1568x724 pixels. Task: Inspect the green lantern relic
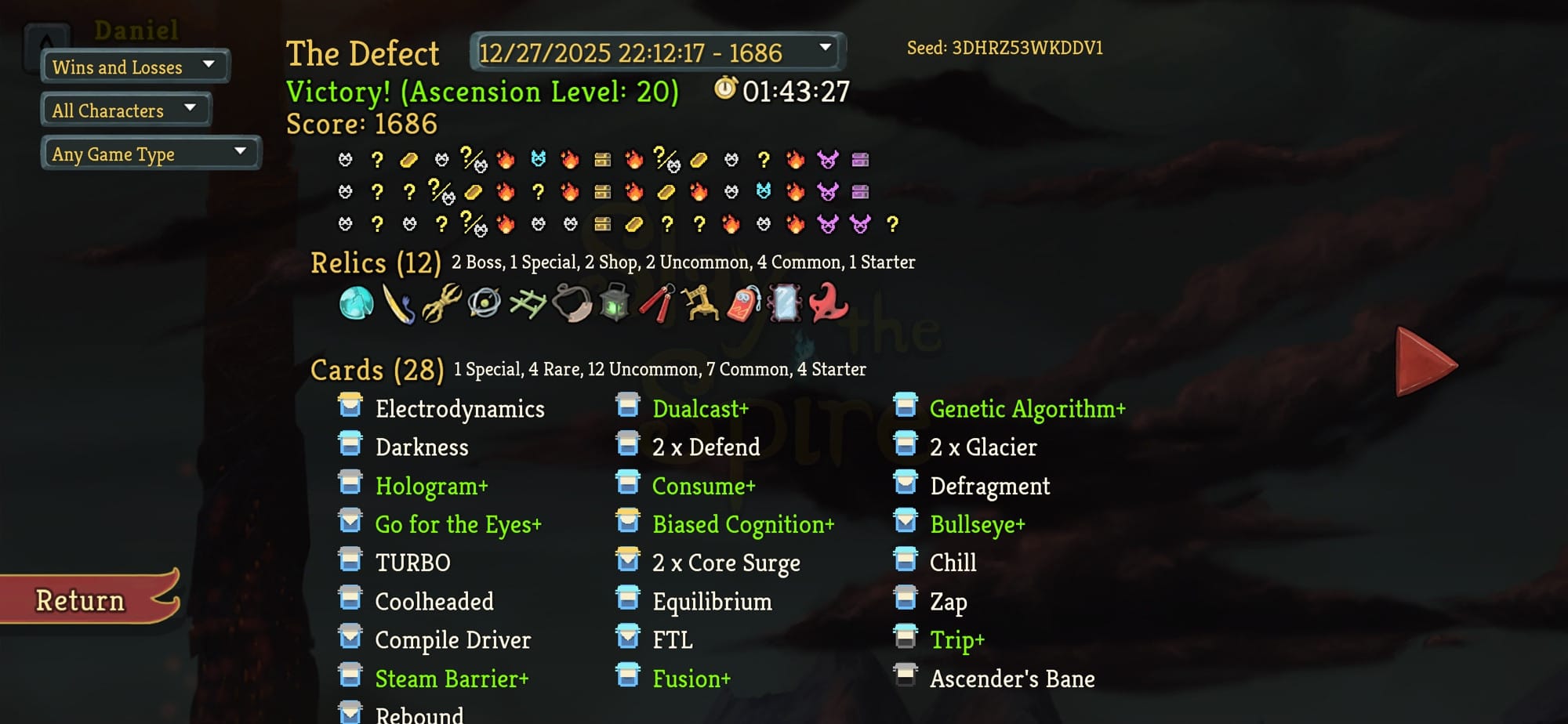pyautogui.click(x=615, y=303)
